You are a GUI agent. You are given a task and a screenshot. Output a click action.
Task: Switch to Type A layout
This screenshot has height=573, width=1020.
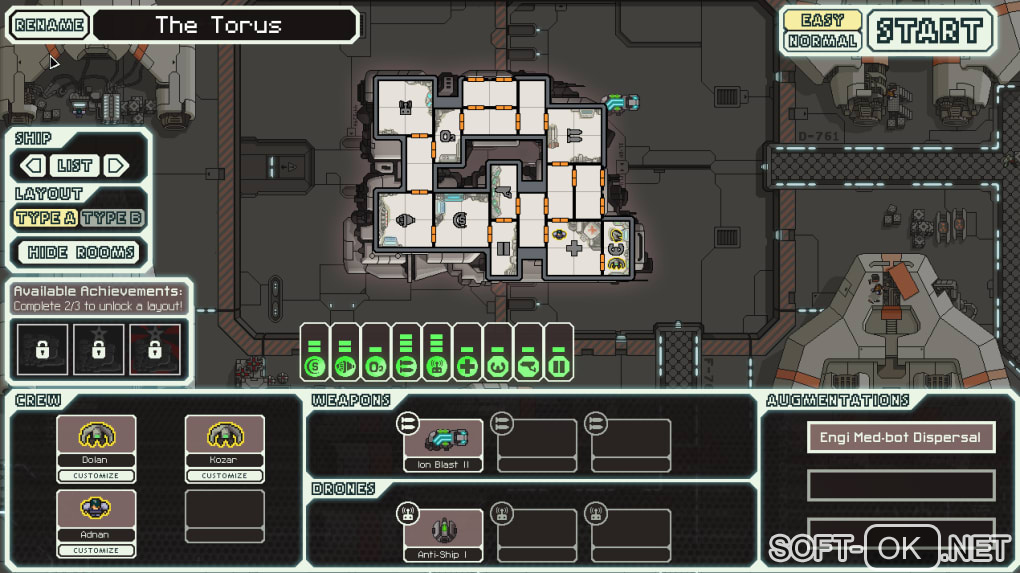tap(46, 218)
